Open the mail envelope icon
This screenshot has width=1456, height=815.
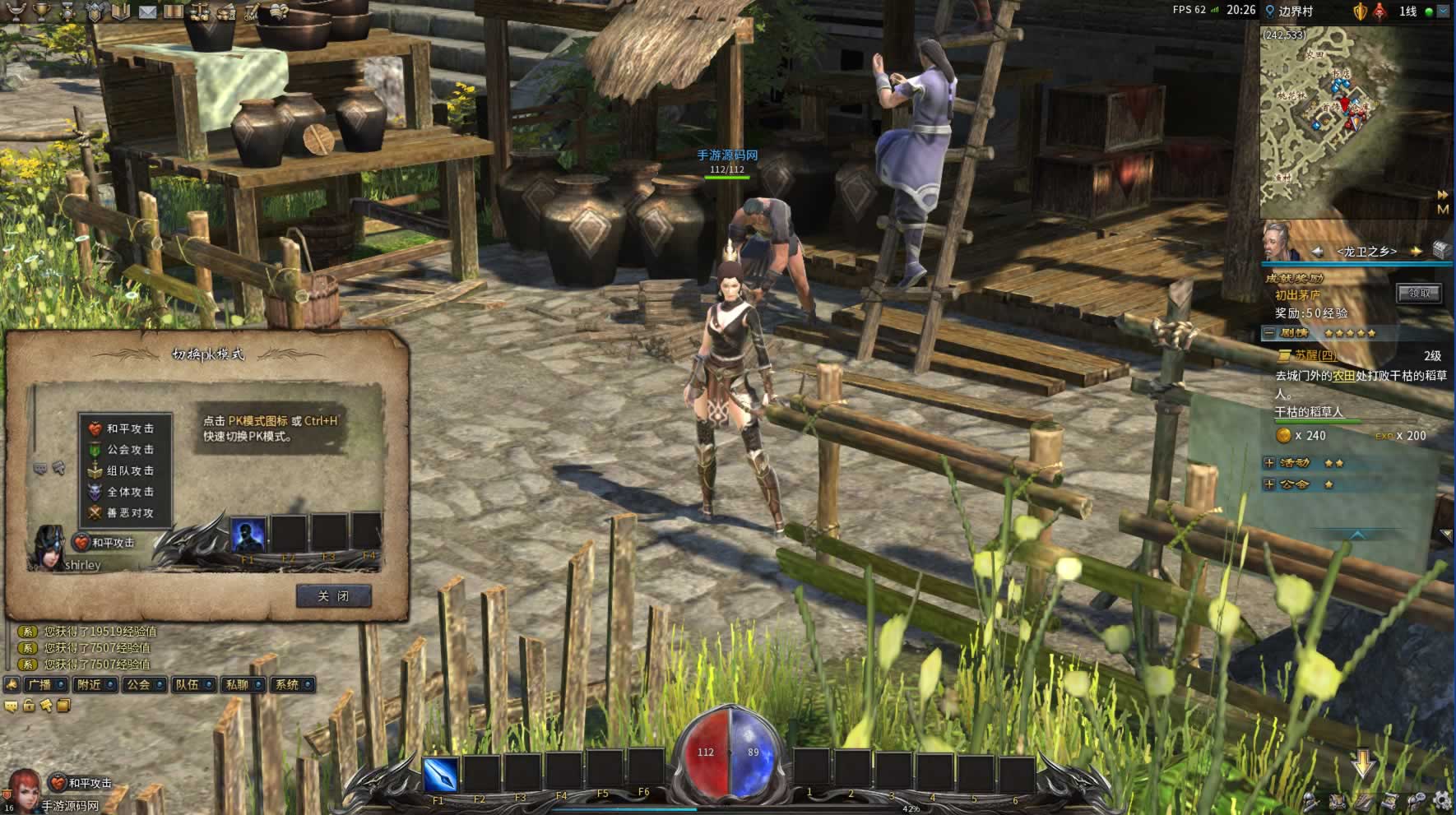pos(147,12)
